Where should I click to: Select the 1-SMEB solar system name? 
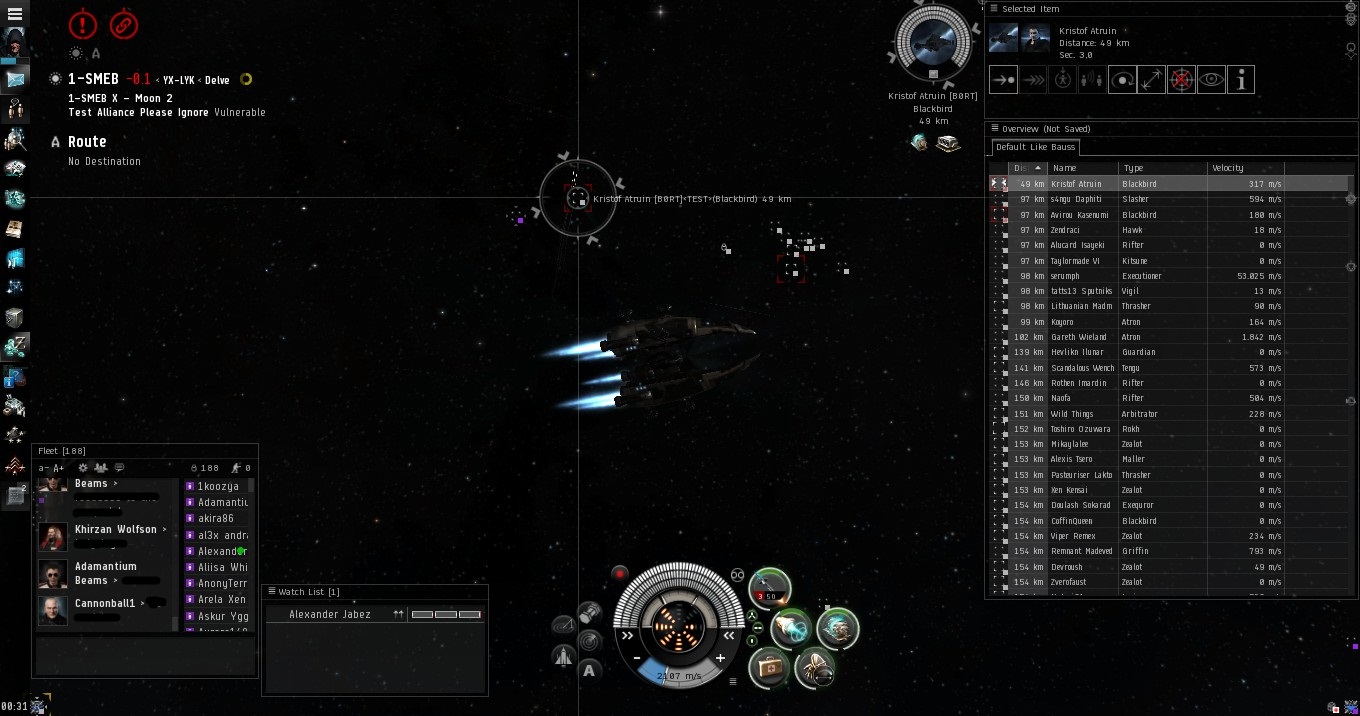point(93,79)
